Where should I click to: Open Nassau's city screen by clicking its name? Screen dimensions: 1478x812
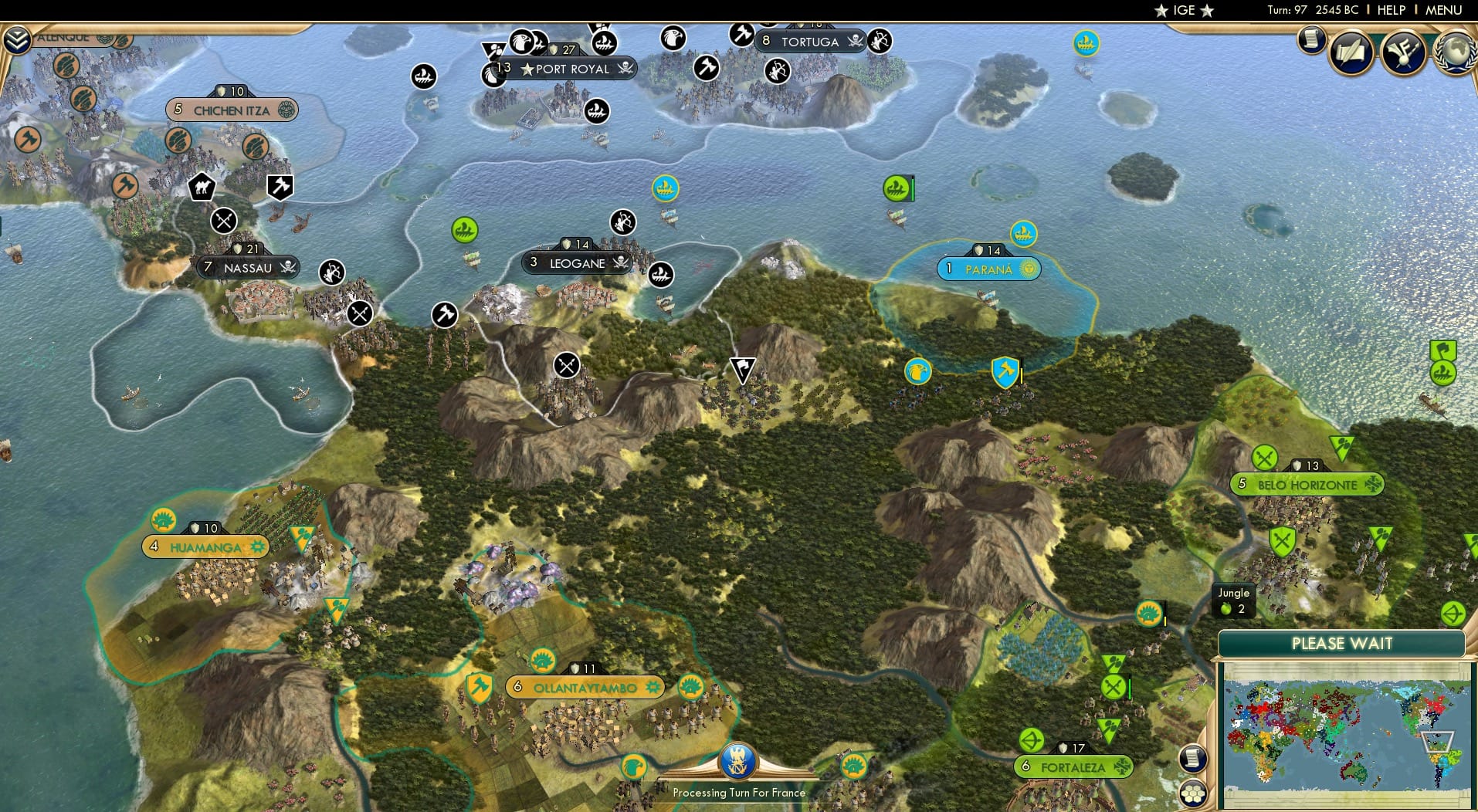pos(247,268)
